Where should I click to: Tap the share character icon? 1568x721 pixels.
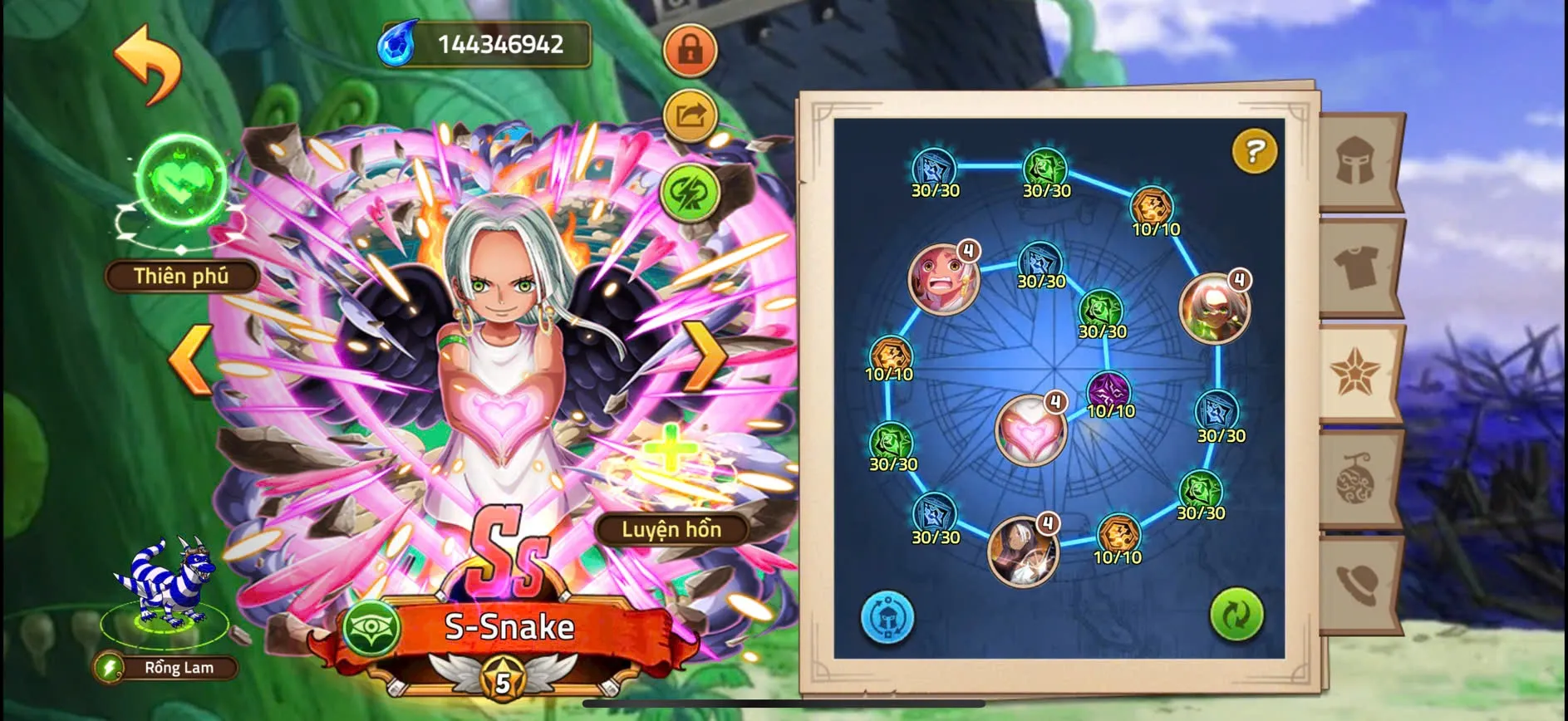pos(690,116)
